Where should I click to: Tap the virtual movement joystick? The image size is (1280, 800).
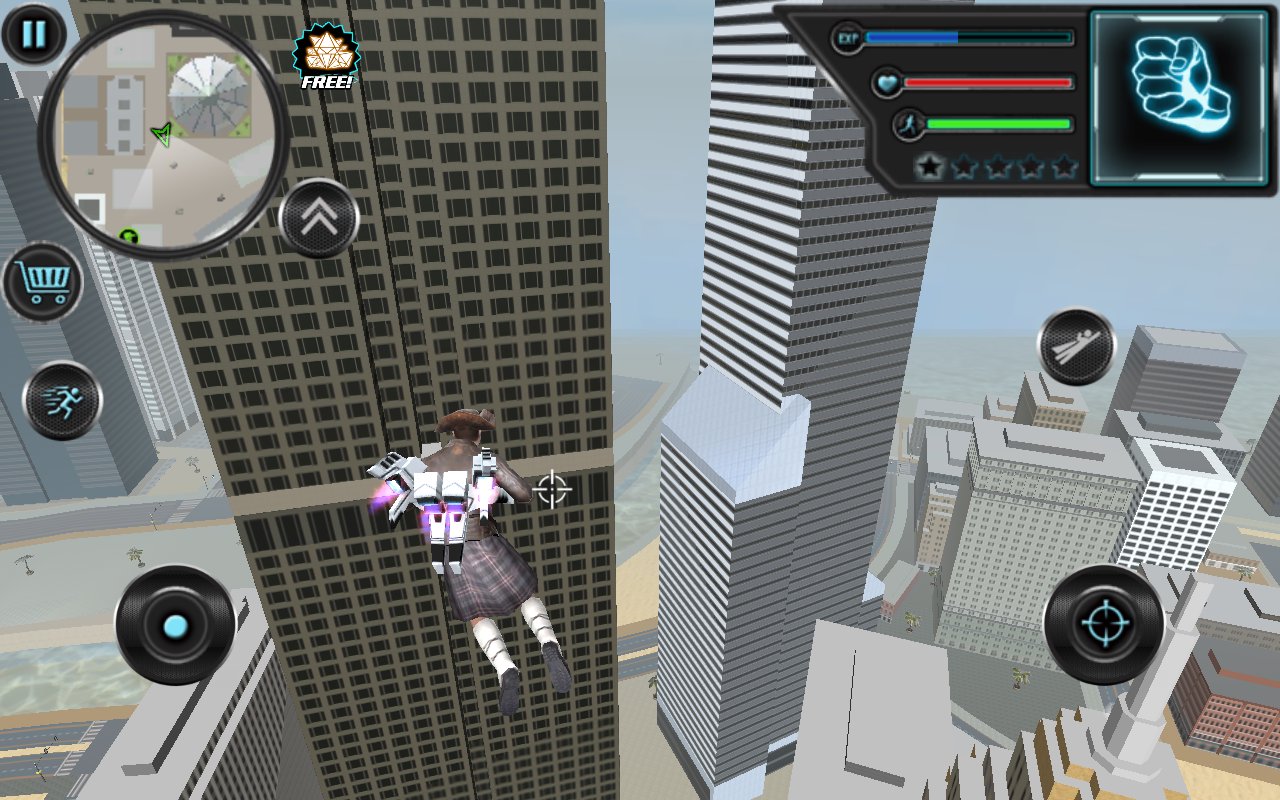point(175,626)
